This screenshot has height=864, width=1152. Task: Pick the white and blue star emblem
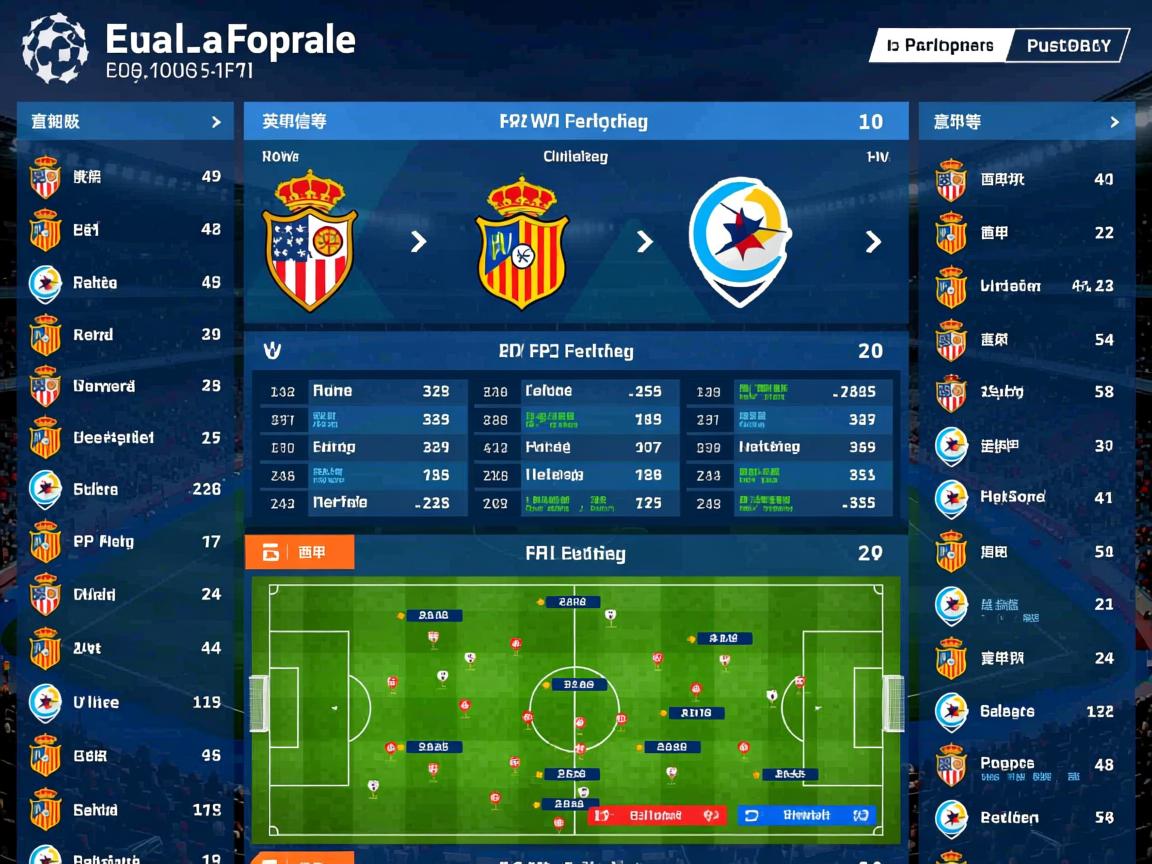pos(740,241)
